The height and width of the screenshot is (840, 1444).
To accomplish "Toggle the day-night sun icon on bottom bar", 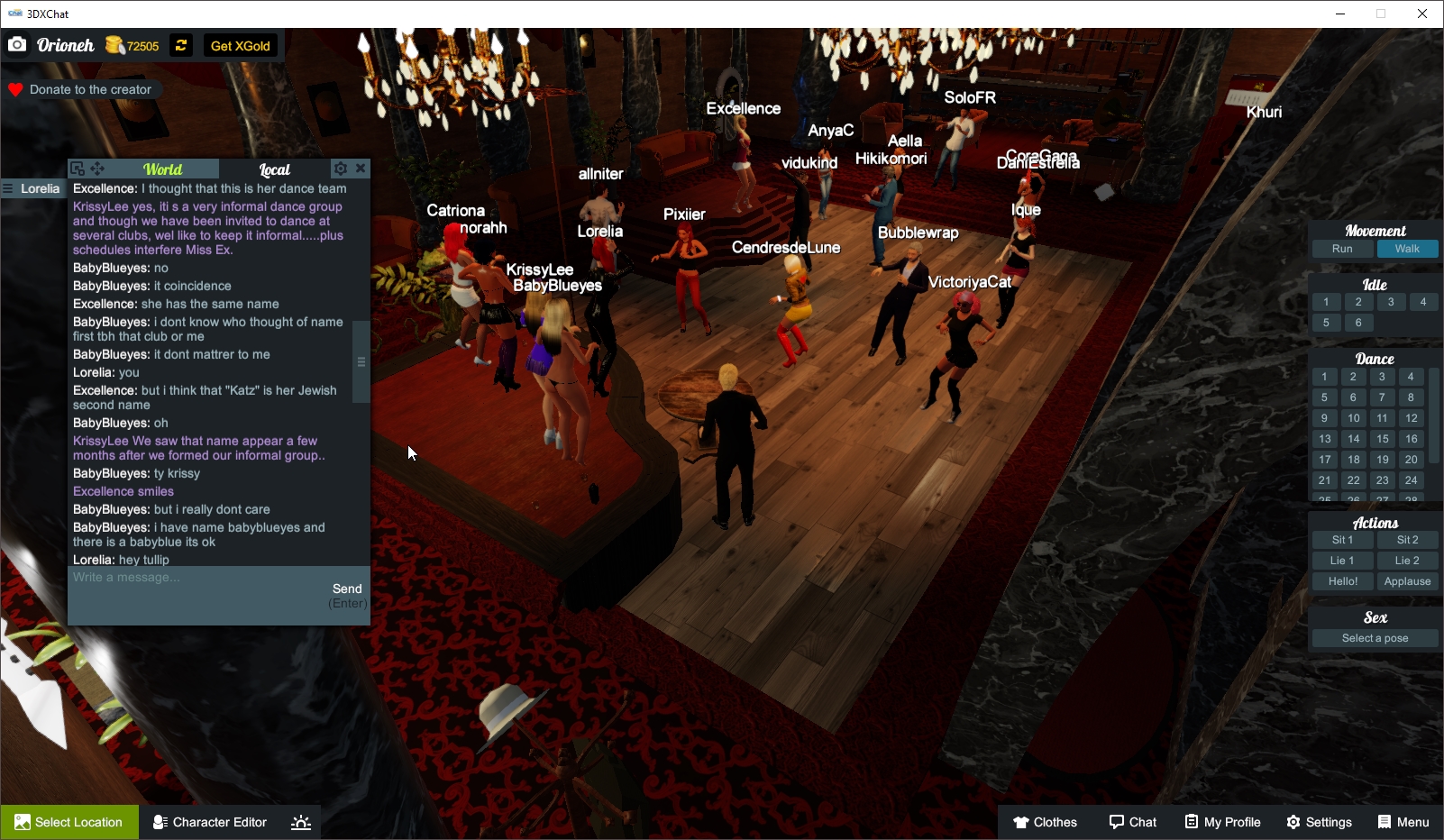I will pyautogui.click(x=300, y=822).
